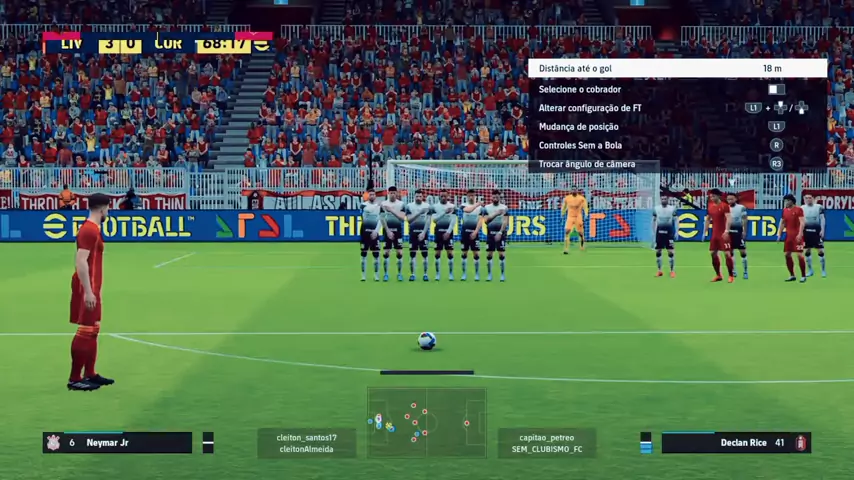Open 'Alterar configuração de FT' entry
854x480 pixels.
(x=677, y=108)
